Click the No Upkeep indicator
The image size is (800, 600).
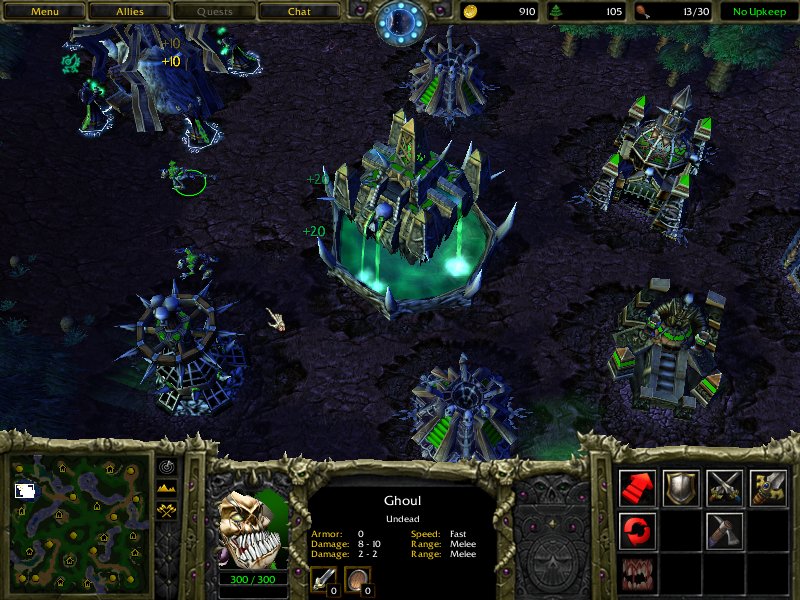(x=756, y=12)
